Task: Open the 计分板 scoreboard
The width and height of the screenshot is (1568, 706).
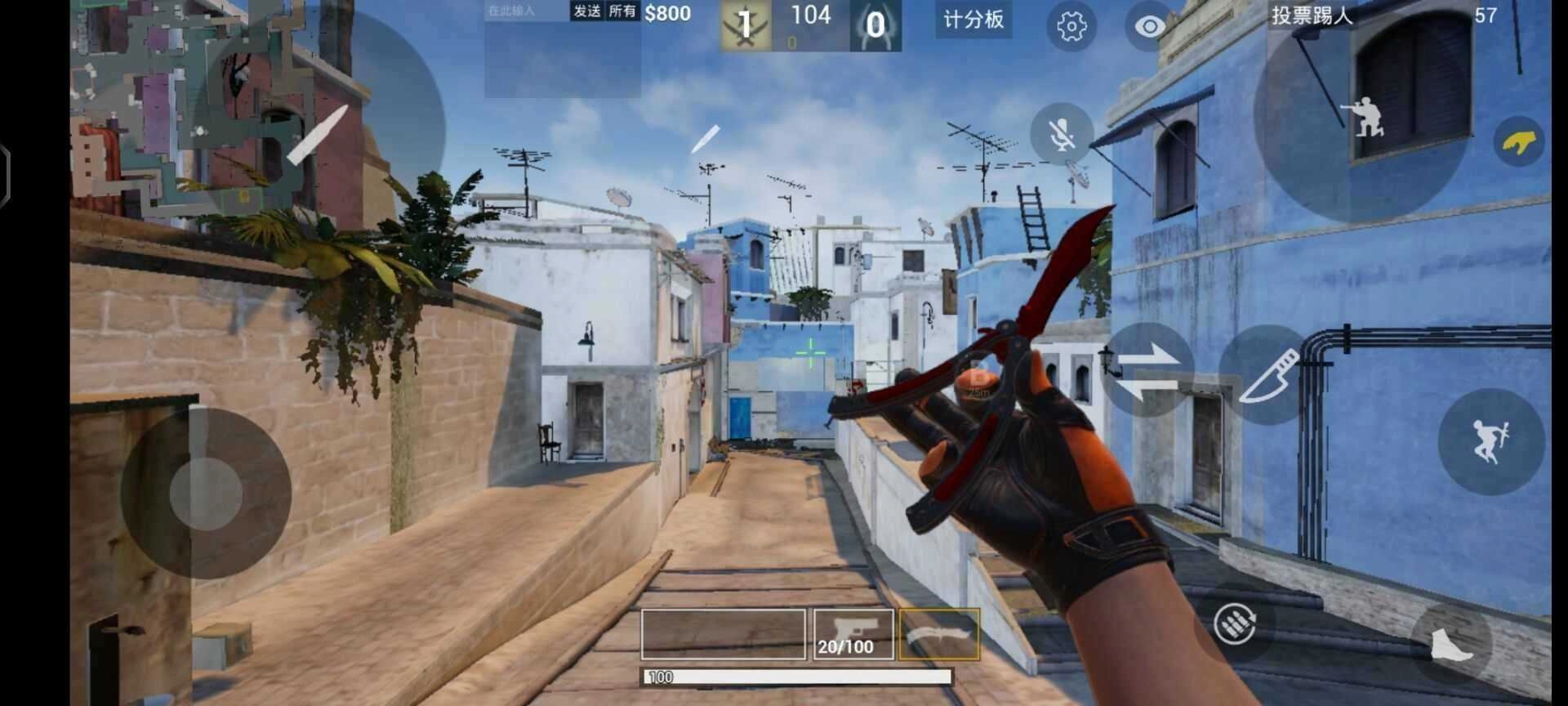Action: click(973, 18)
